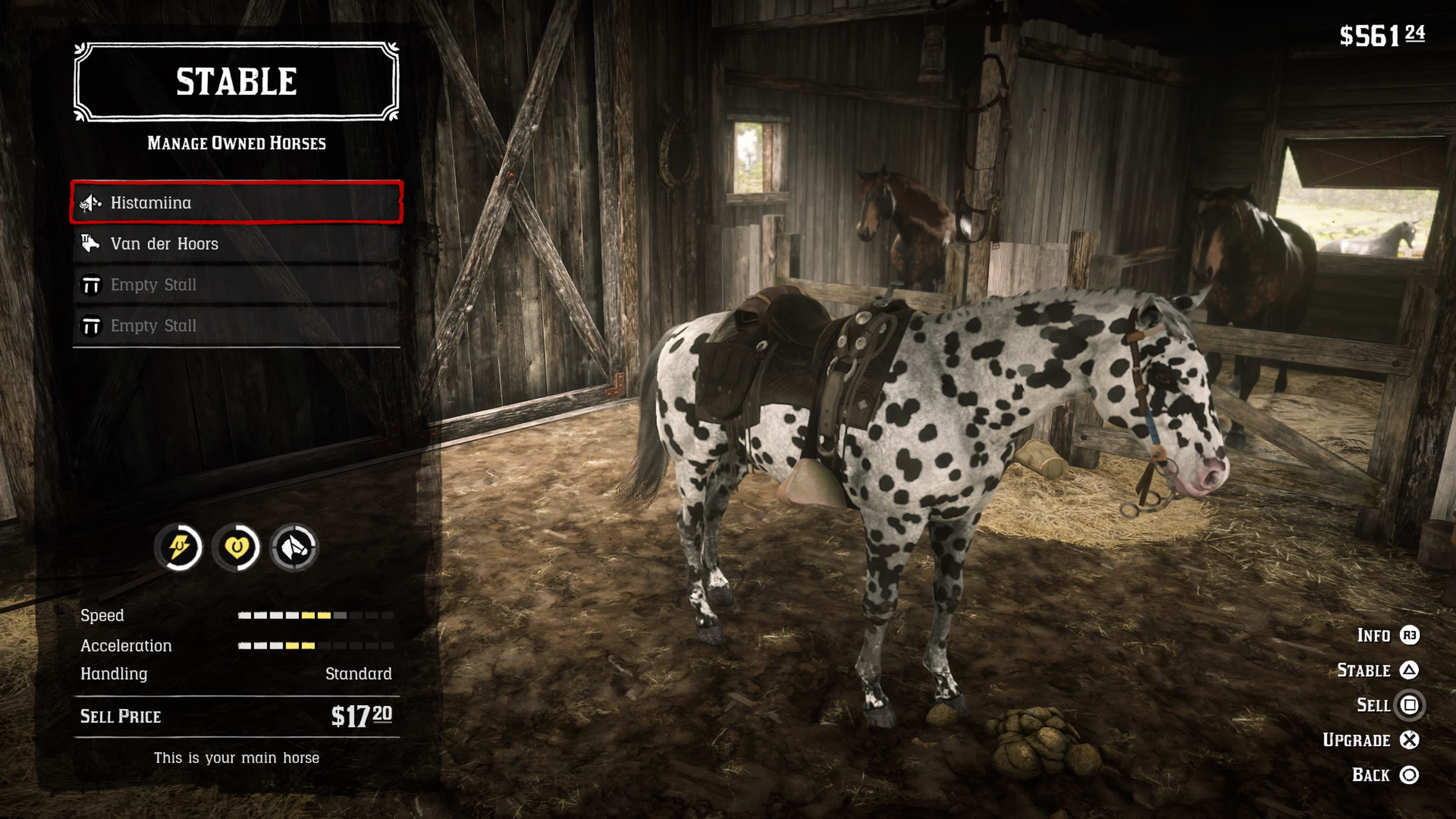This screenshot has width=1456, height=819.
Task: Click the horse head stat icon
Action: (296, 547)
